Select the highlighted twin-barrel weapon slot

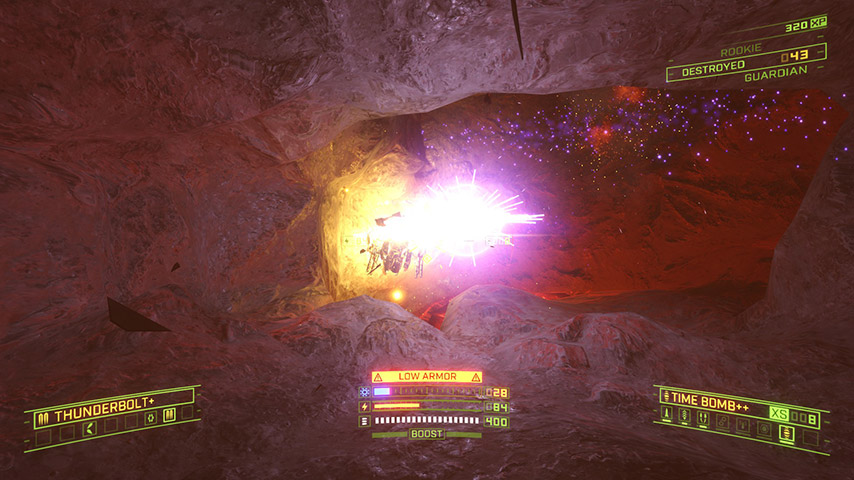click(x=169, y=415)
